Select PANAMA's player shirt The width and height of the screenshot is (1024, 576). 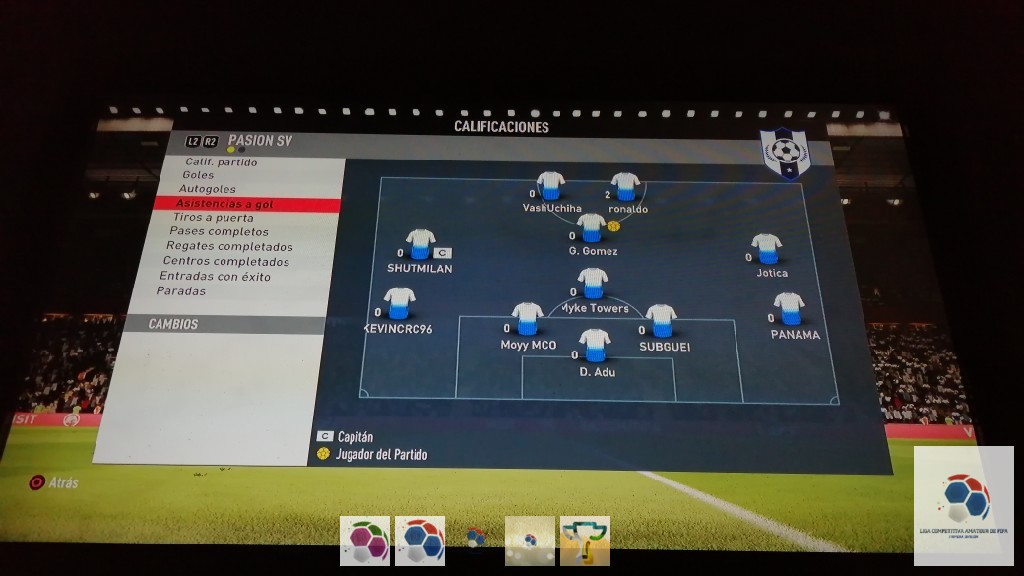pos(789,308)
